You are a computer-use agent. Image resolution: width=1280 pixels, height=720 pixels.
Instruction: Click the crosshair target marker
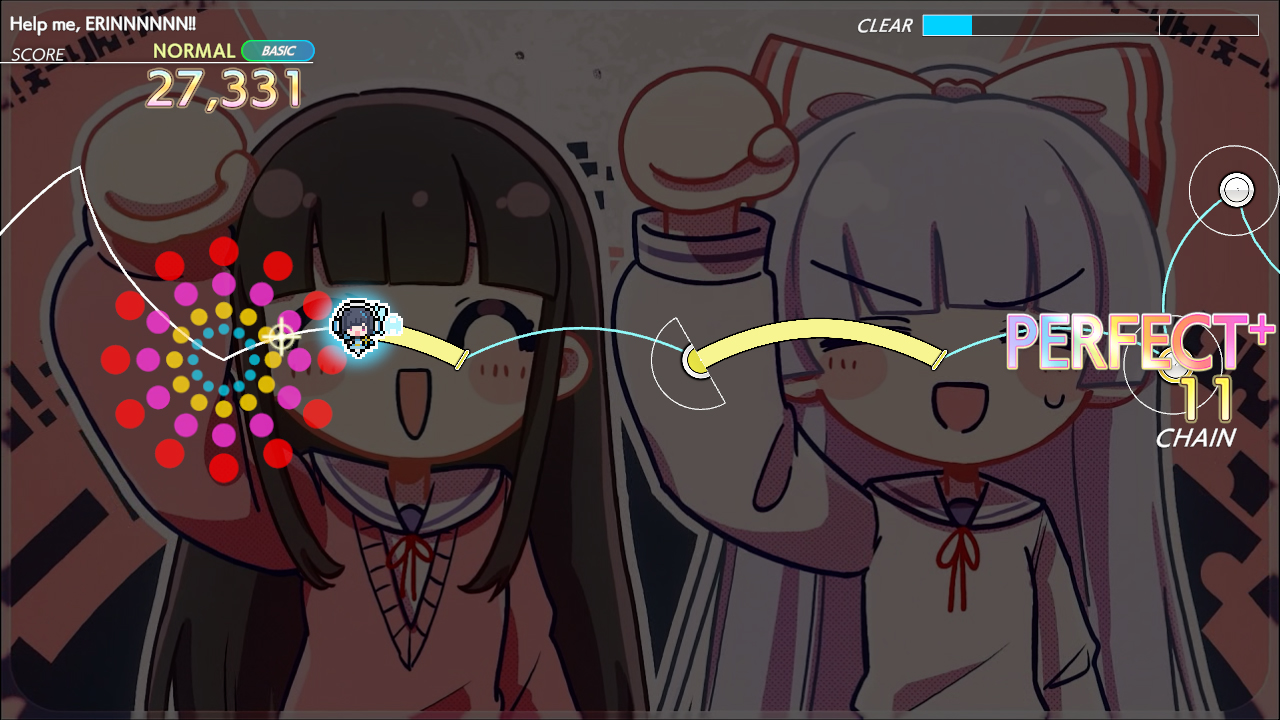pos(282,338)
